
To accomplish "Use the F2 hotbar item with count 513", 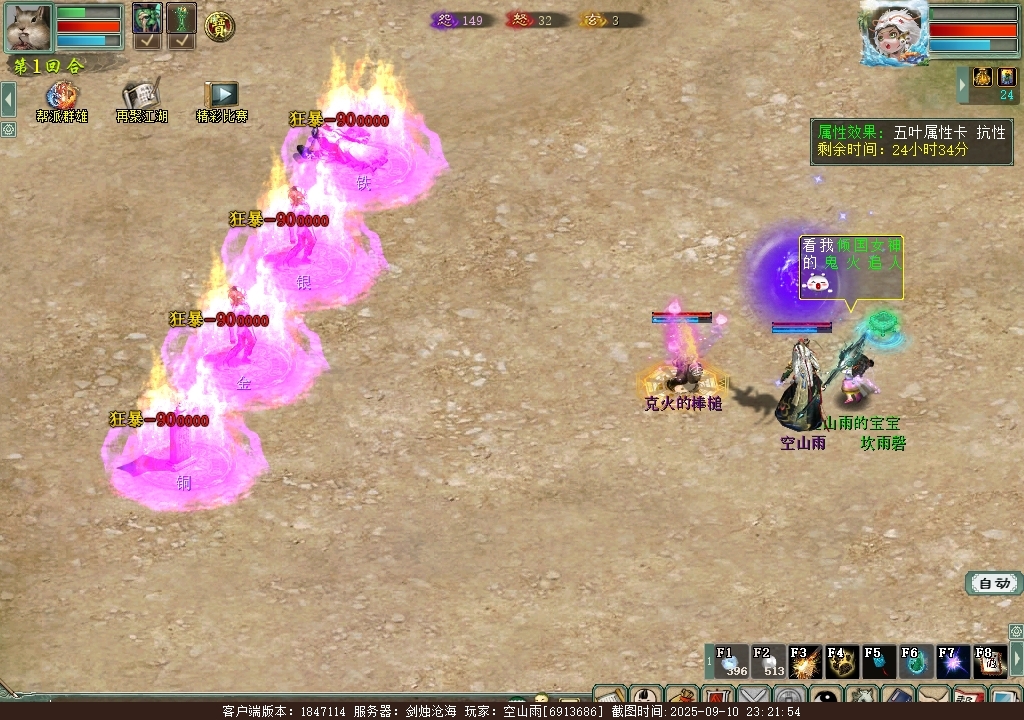I will pyautogui.click(x=768, y=662).
